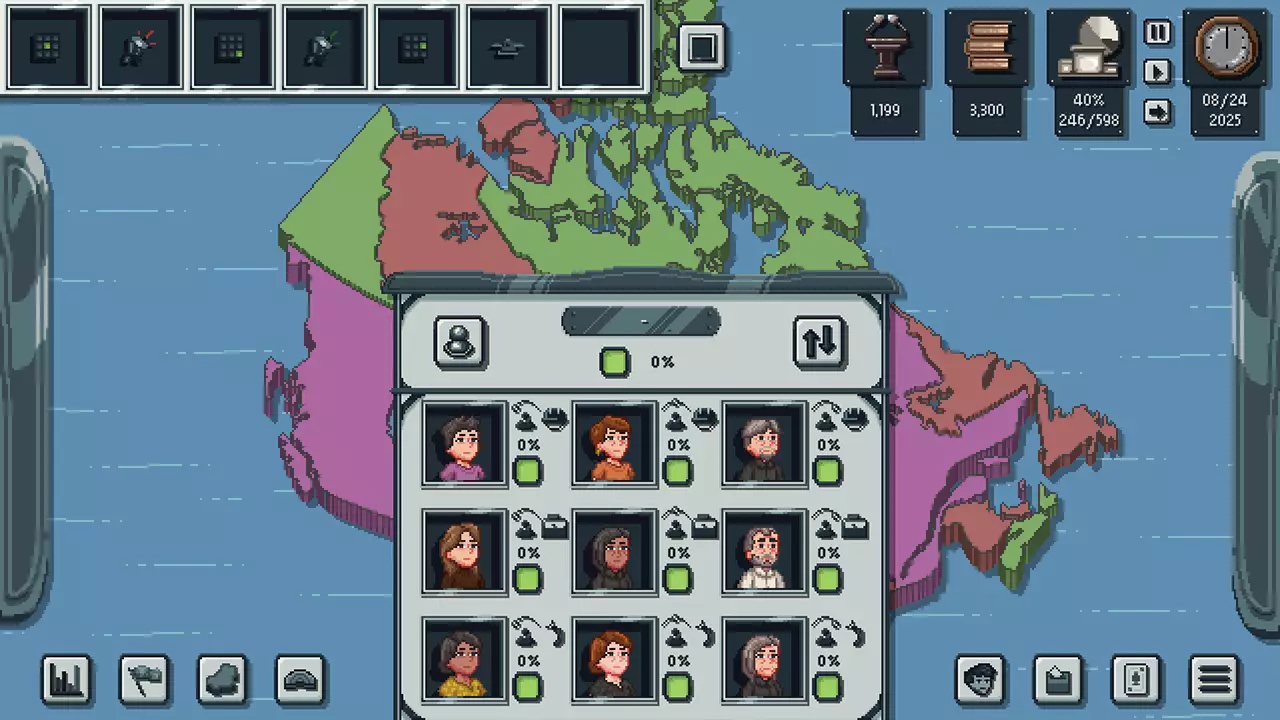
Task: Click the empty seventh toolbar slot
Action: tap(600, 47)
